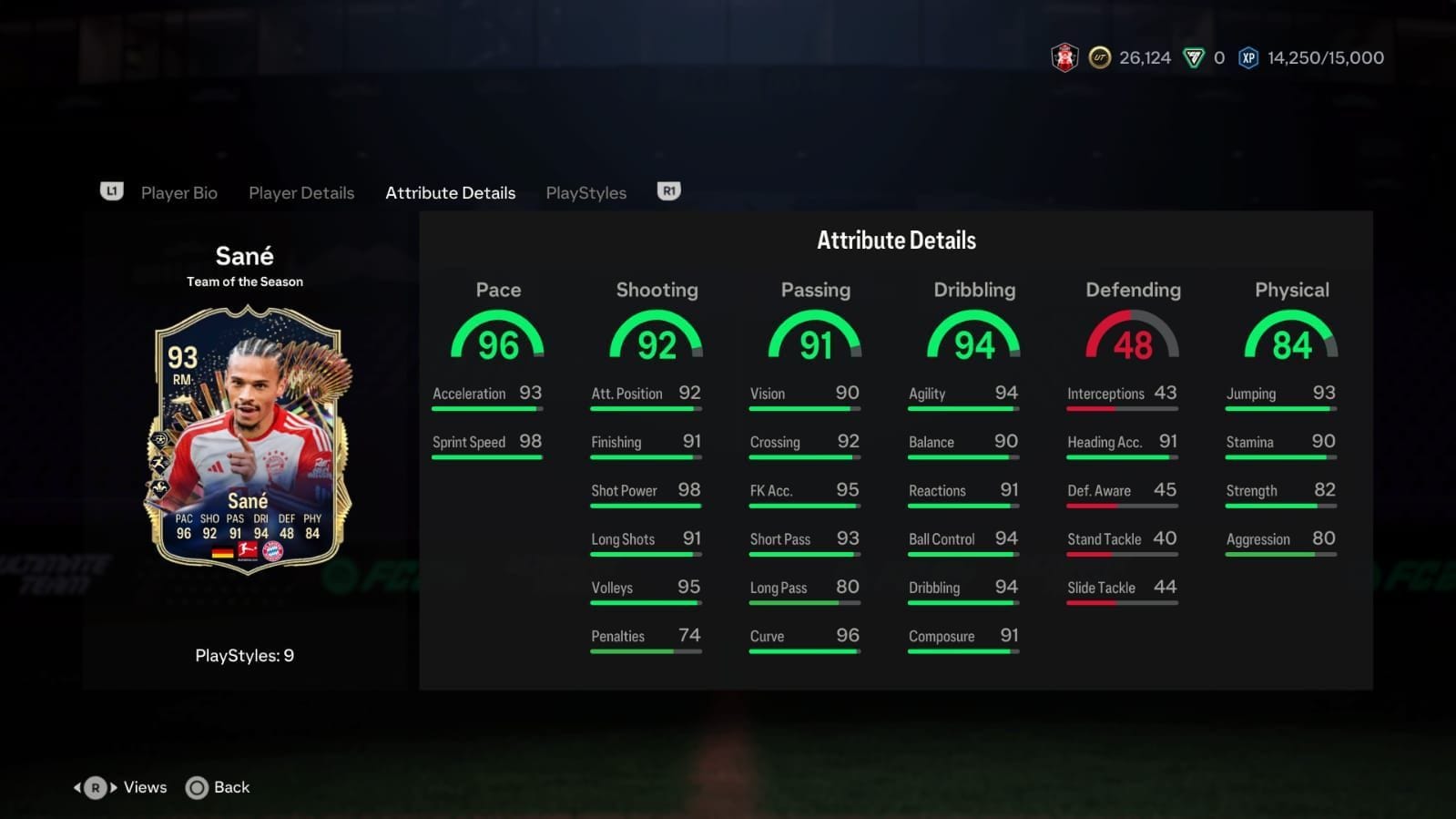
Task: Switch to the Player Bio tab
Action: point(179,192)
